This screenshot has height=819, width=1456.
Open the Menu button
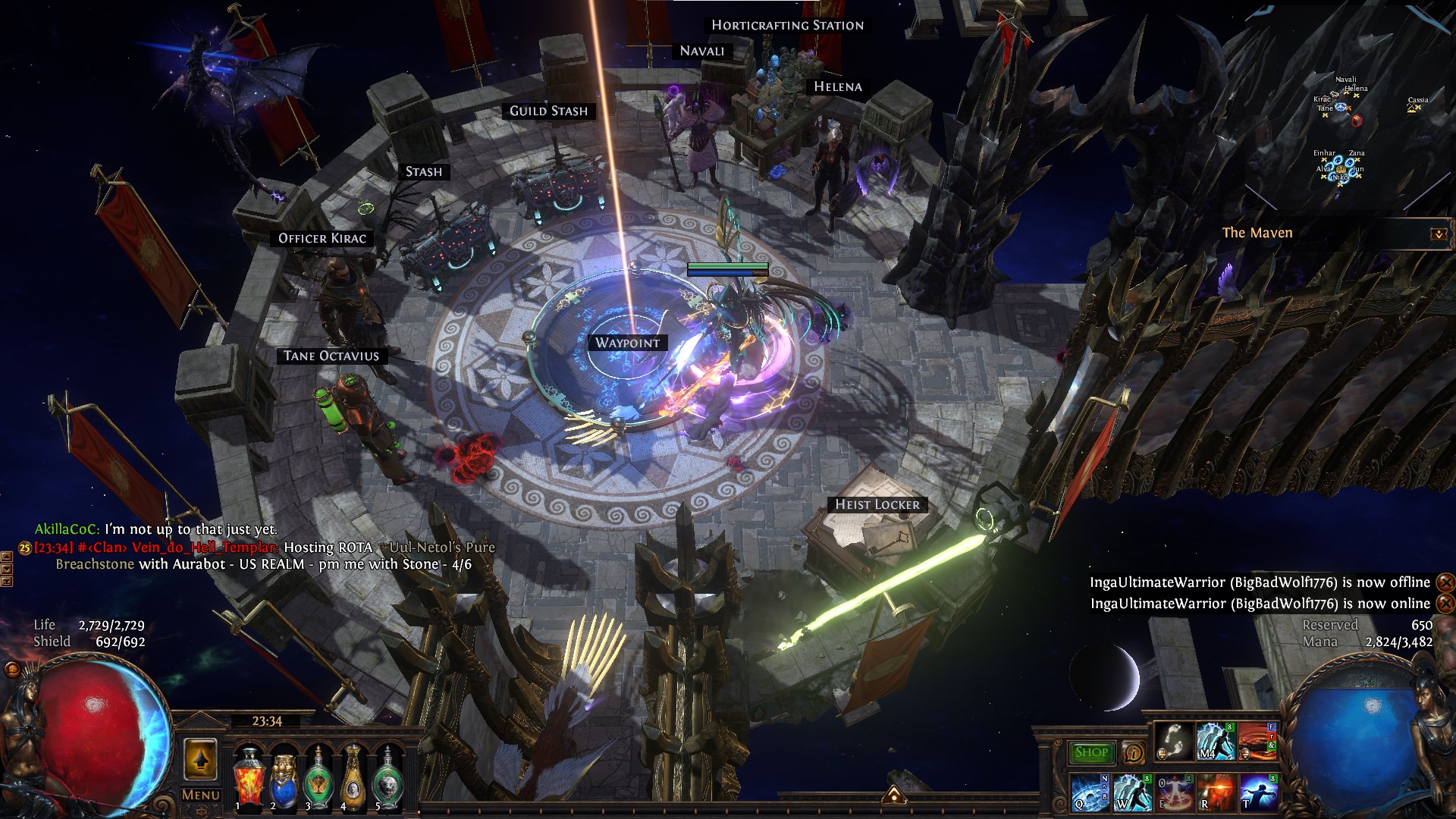click(x=201, y=795)
